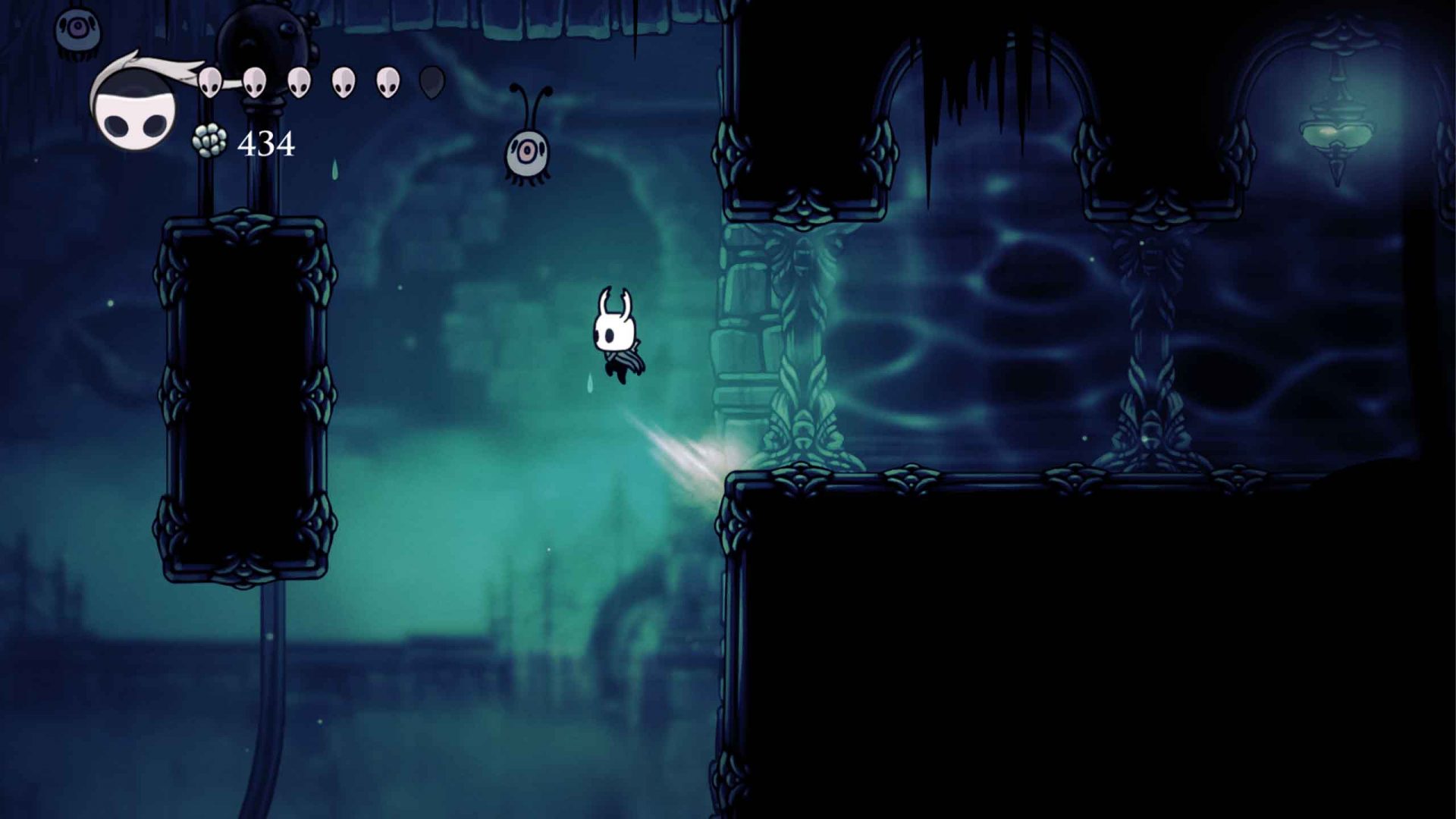1456x819 pixels.
Task: Toggle the third health mask icon
Action: 300,80
